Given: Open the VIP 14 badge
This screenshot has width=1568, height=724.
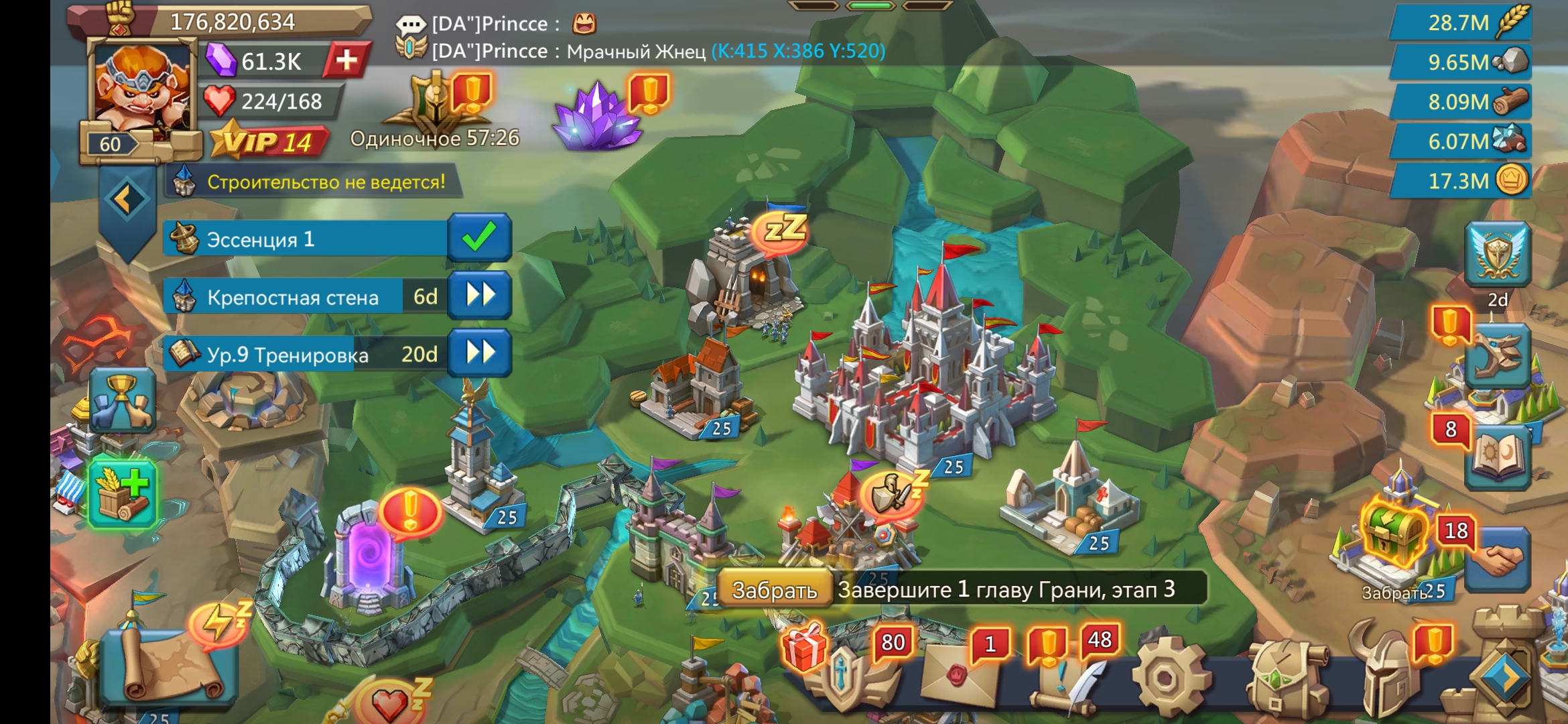Looking at the screenshot, I should (269, 141).
